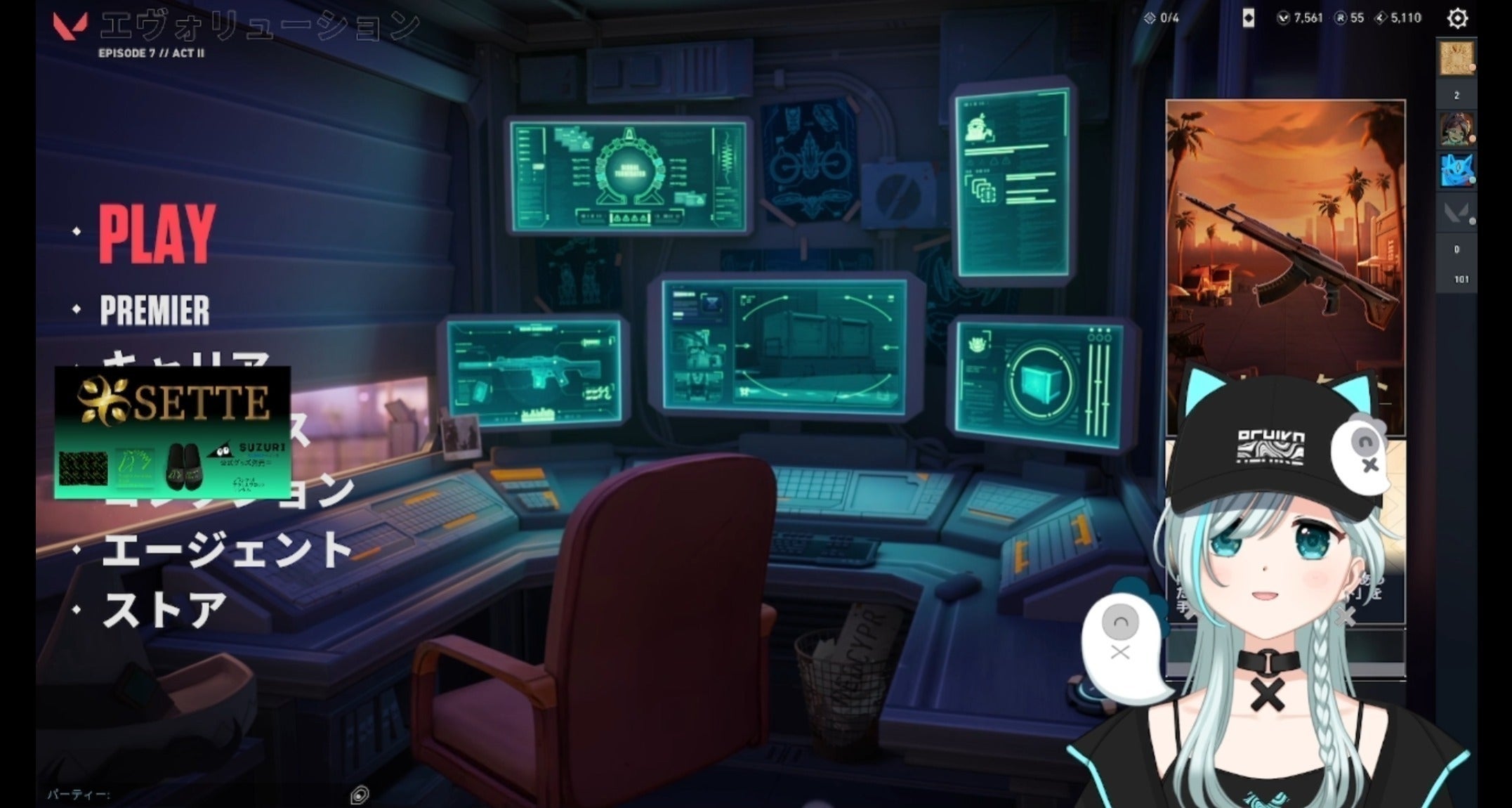Click the Valorant Points 7,561 balance

point(1300,18)
